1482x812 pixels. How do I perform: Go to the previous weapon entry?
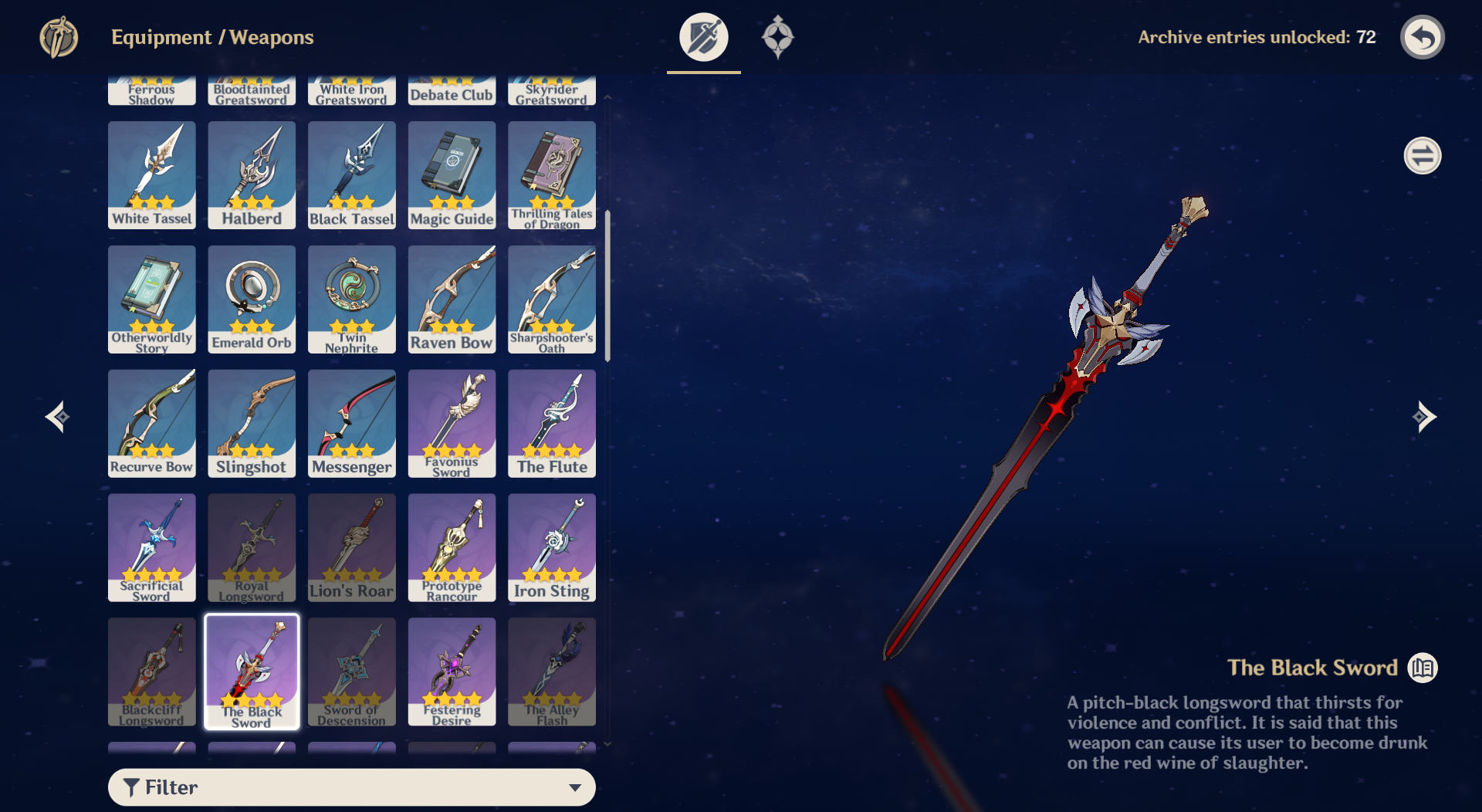click(58, 417)
